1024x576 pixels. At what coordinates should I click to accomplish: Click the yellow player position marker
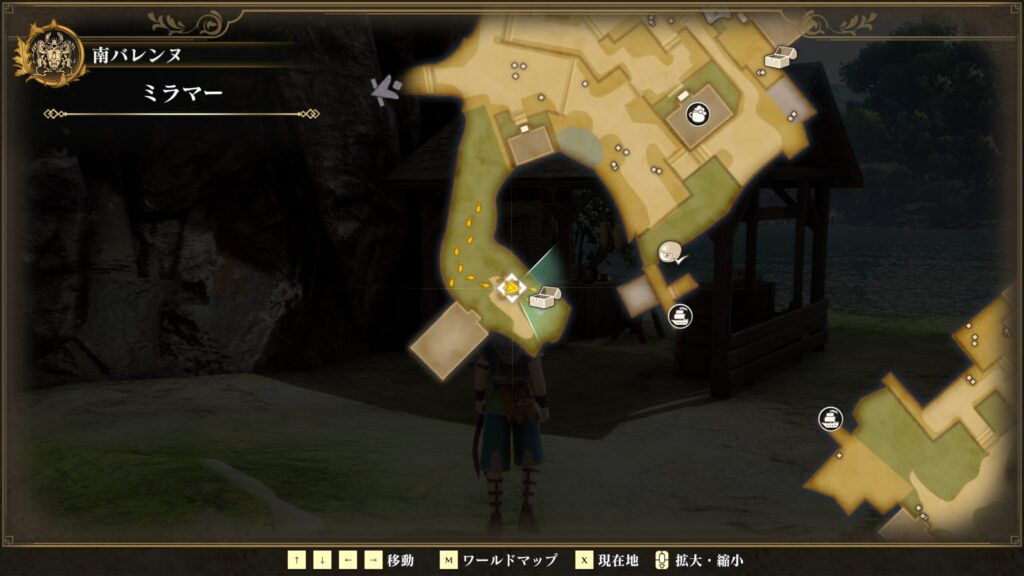511,289
